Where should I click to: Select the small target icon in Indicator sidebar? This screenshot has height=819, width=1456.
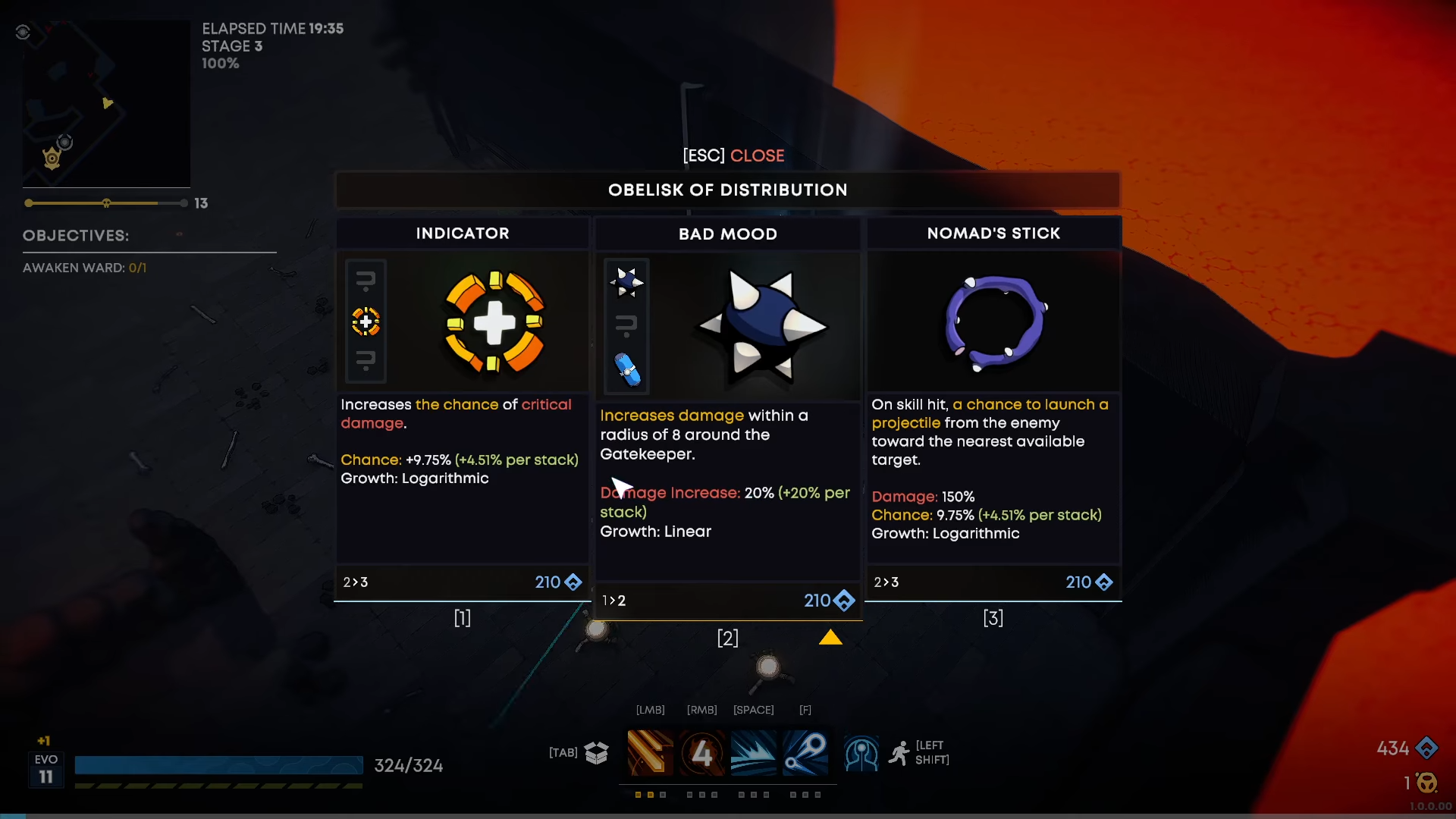[x=366, y=322]
